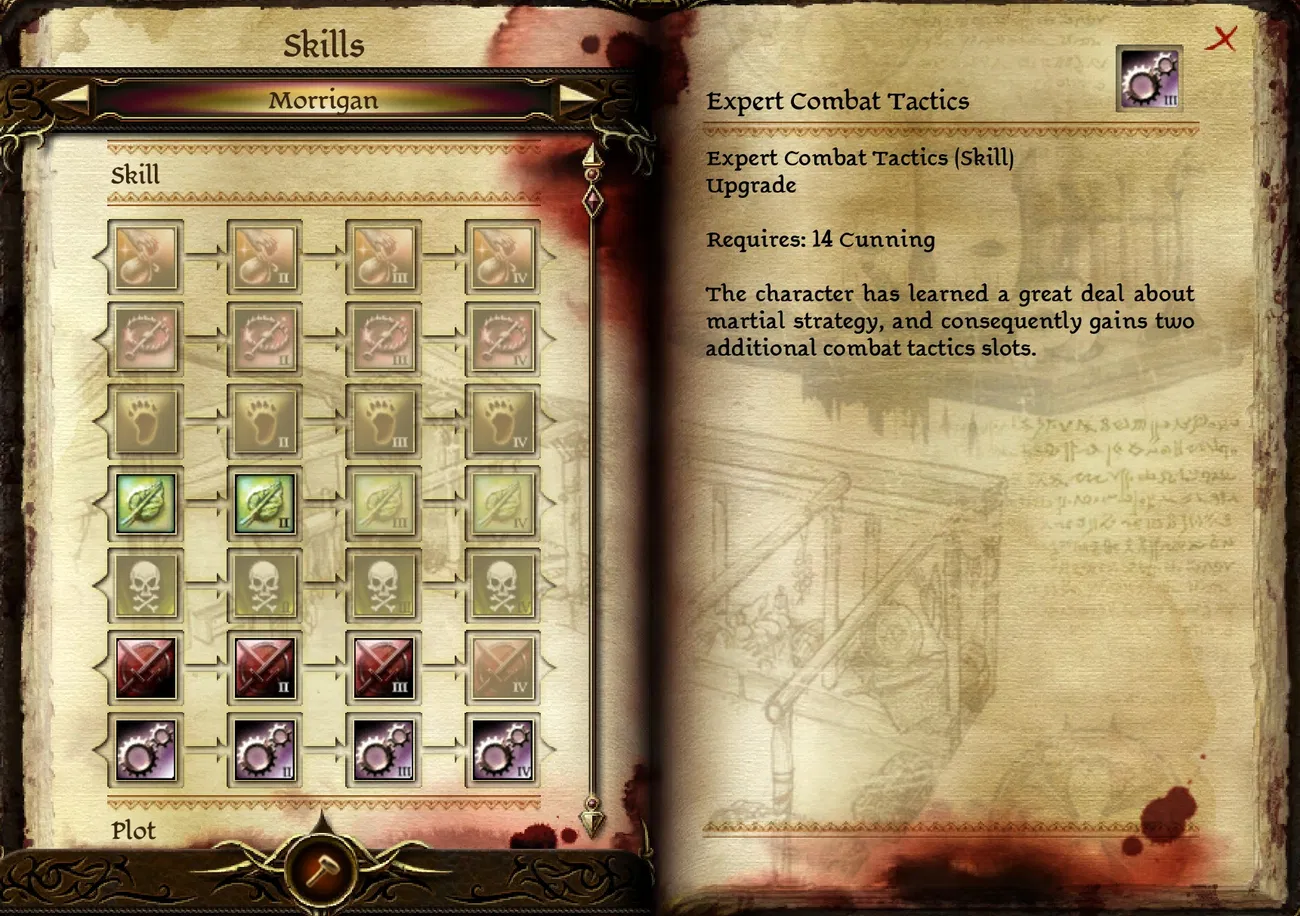Switch to the next character with the right arrow
This screenshot has width=1300, height=916.
(x=579, y=100)
